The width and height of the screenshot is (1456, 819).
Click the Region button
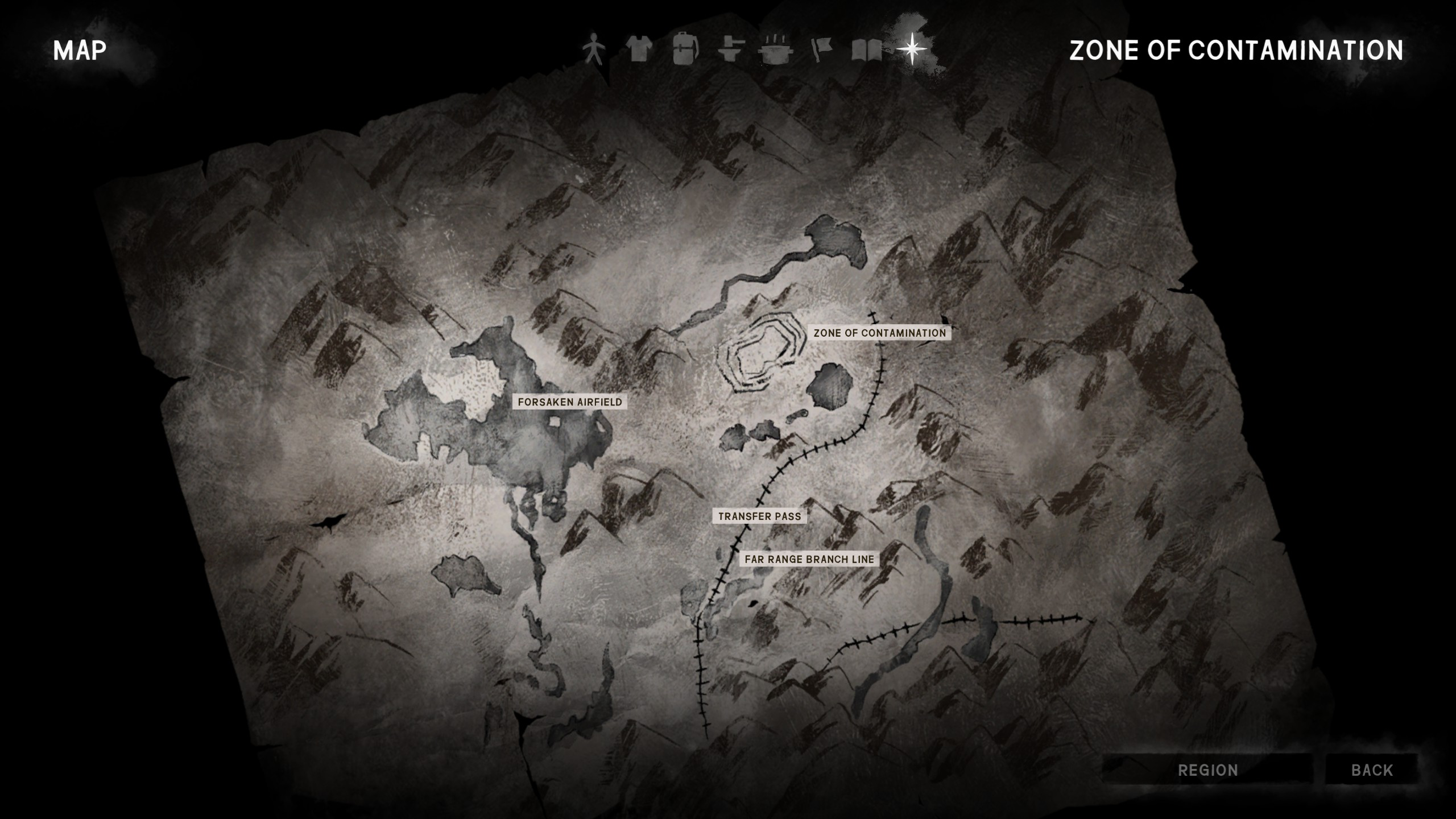1207,770
